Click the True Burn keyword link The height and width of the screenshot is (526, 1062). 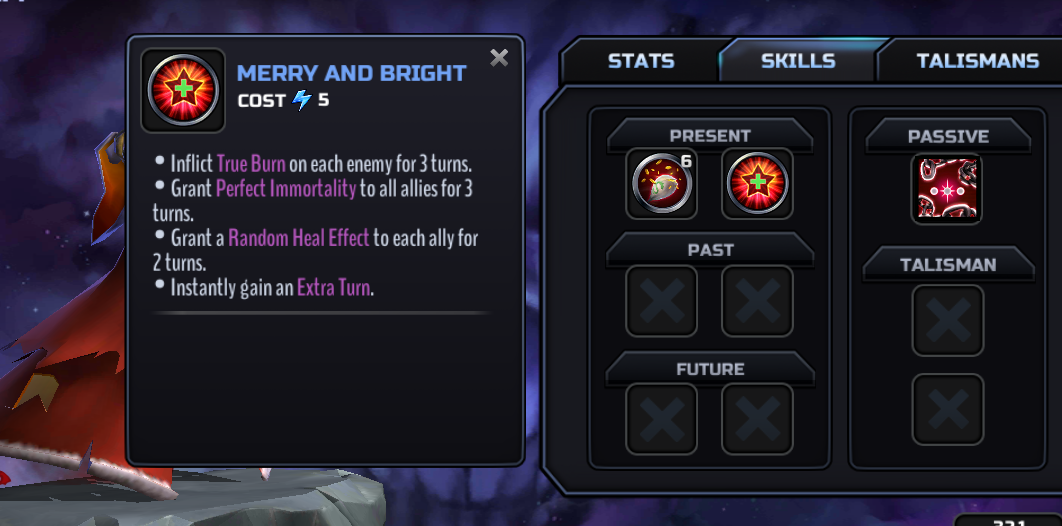click(251, 163)
